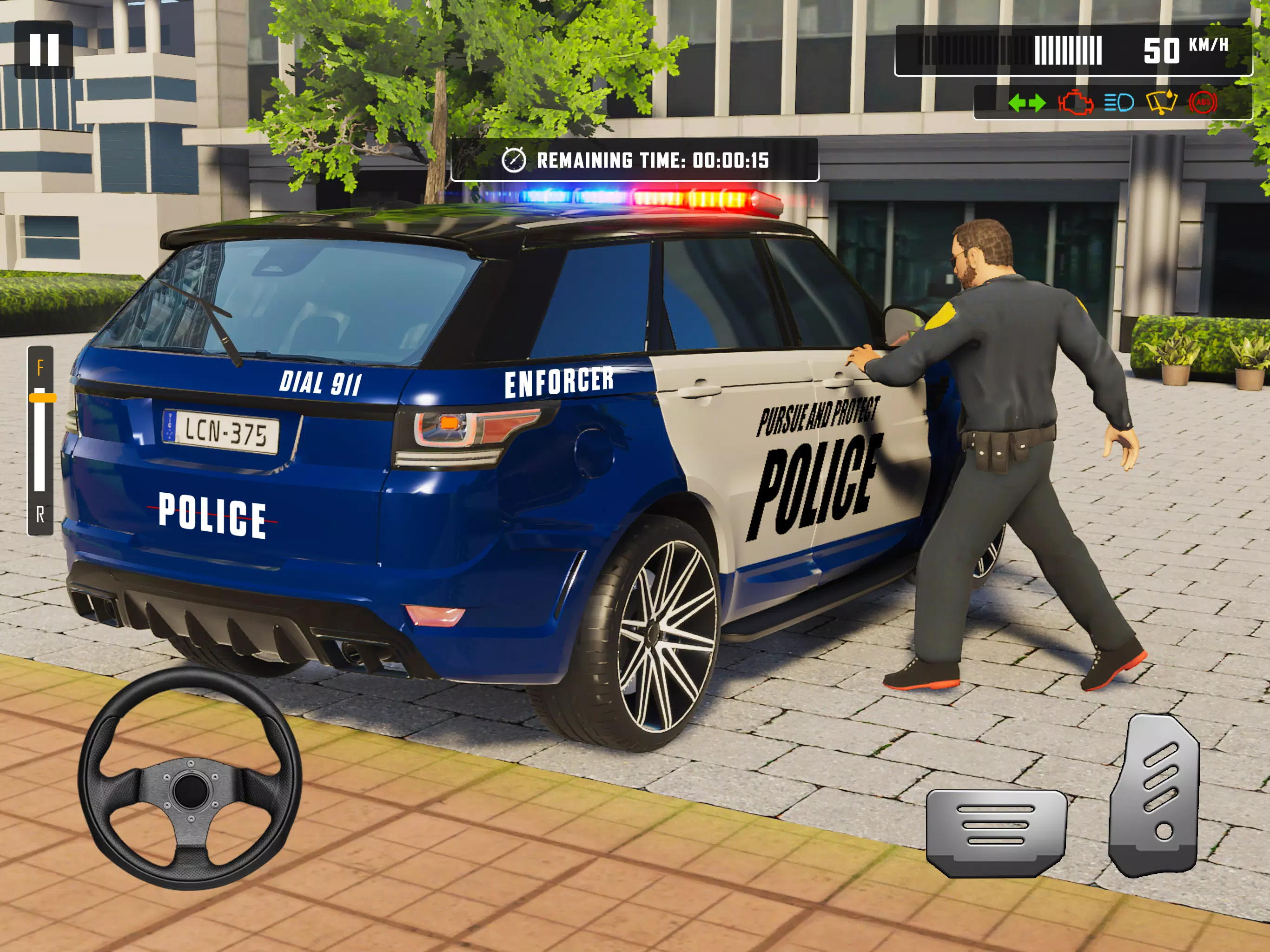Shift the gear slider to R reverse
The image size is (1270, 952).
click(40, 515)
